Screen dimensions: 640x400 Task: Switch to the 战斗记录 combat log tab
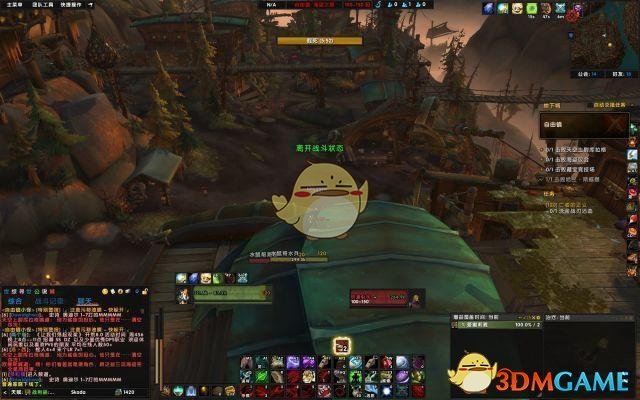(x=48, y=300)
